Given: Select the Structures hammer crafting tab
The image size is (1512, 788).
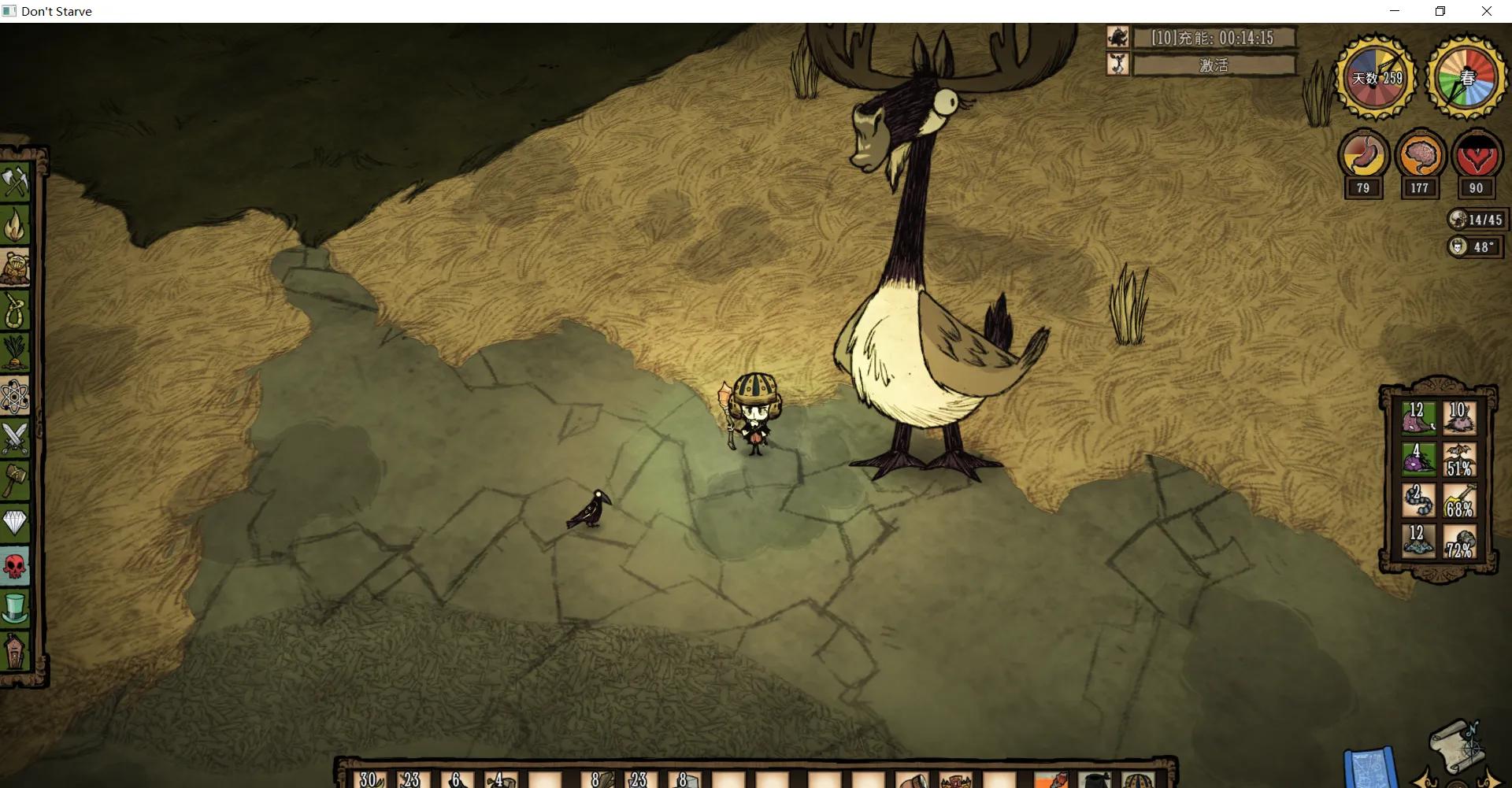Looking at the screenshot, I should (16, 480).
